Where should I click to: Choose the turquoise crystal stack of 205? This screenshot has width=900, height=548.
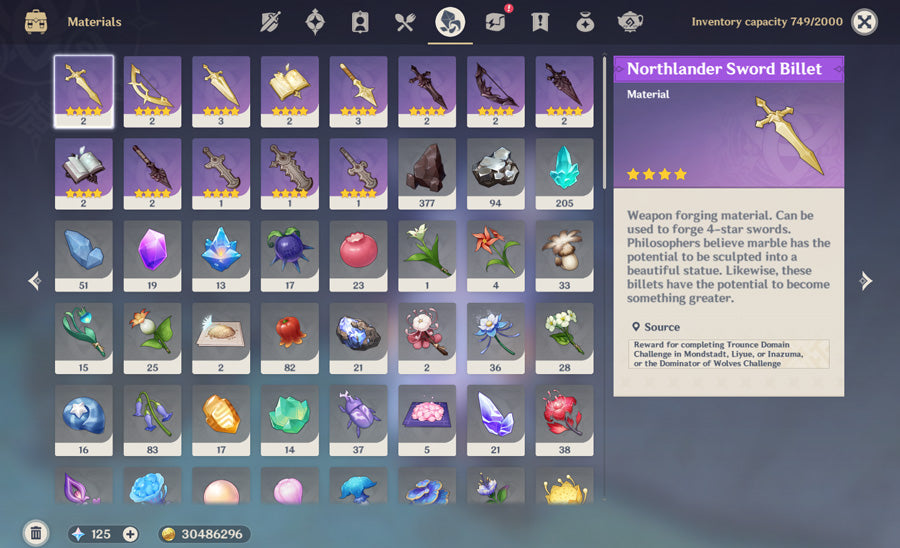[564, 173]
